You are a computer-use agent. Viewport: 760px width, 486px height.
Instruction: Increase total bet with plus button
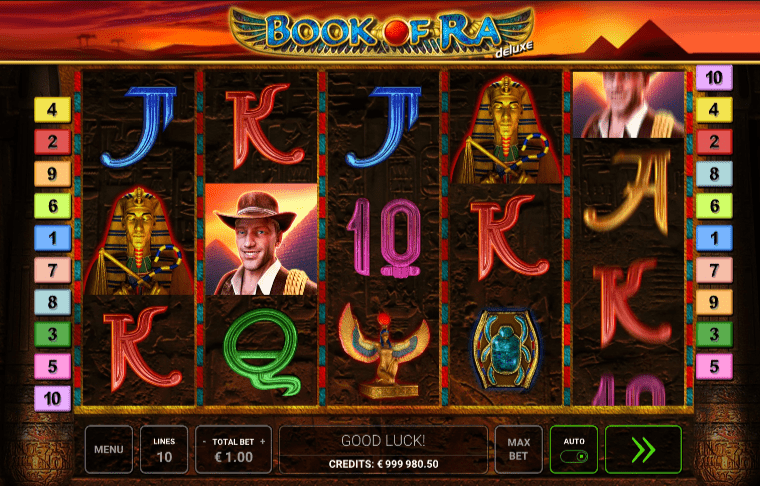[x=263, y=440]
